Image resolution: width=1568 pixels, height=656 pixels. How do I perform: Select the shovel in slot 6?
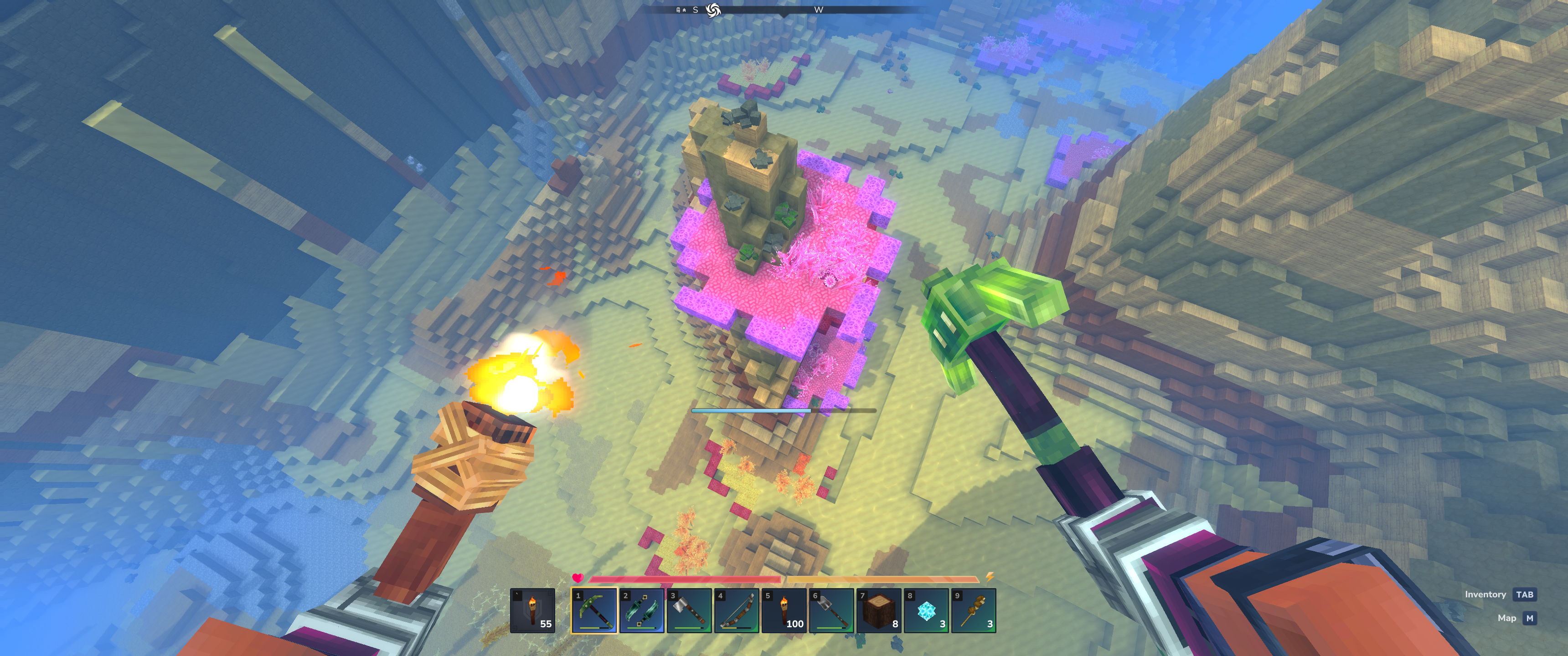831,610
